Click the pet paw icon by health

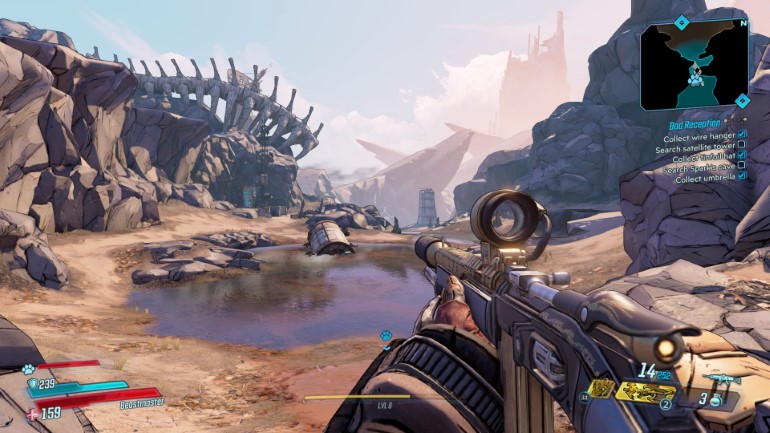click(29, 369)
